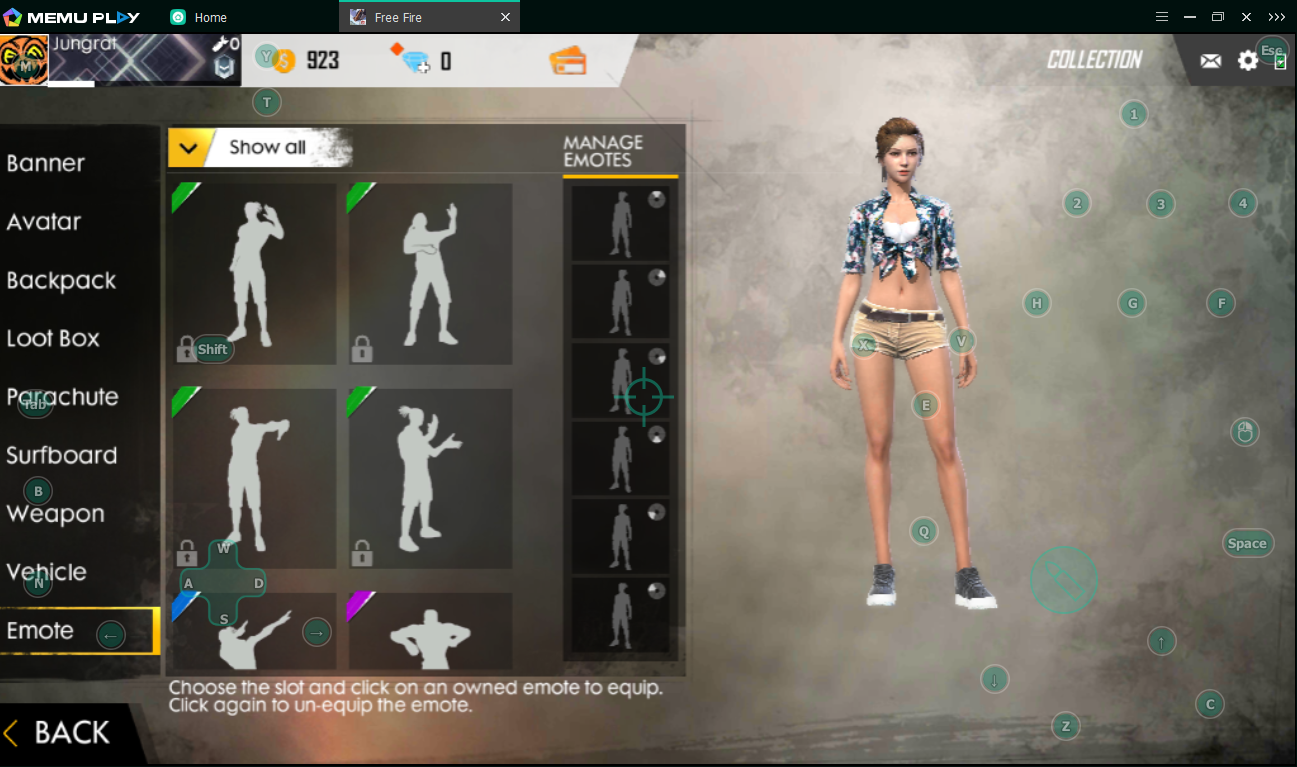The width and height of the screenshot is (1297, 767).
Task: Switch to the Banner category
Action: pos(46,164)
